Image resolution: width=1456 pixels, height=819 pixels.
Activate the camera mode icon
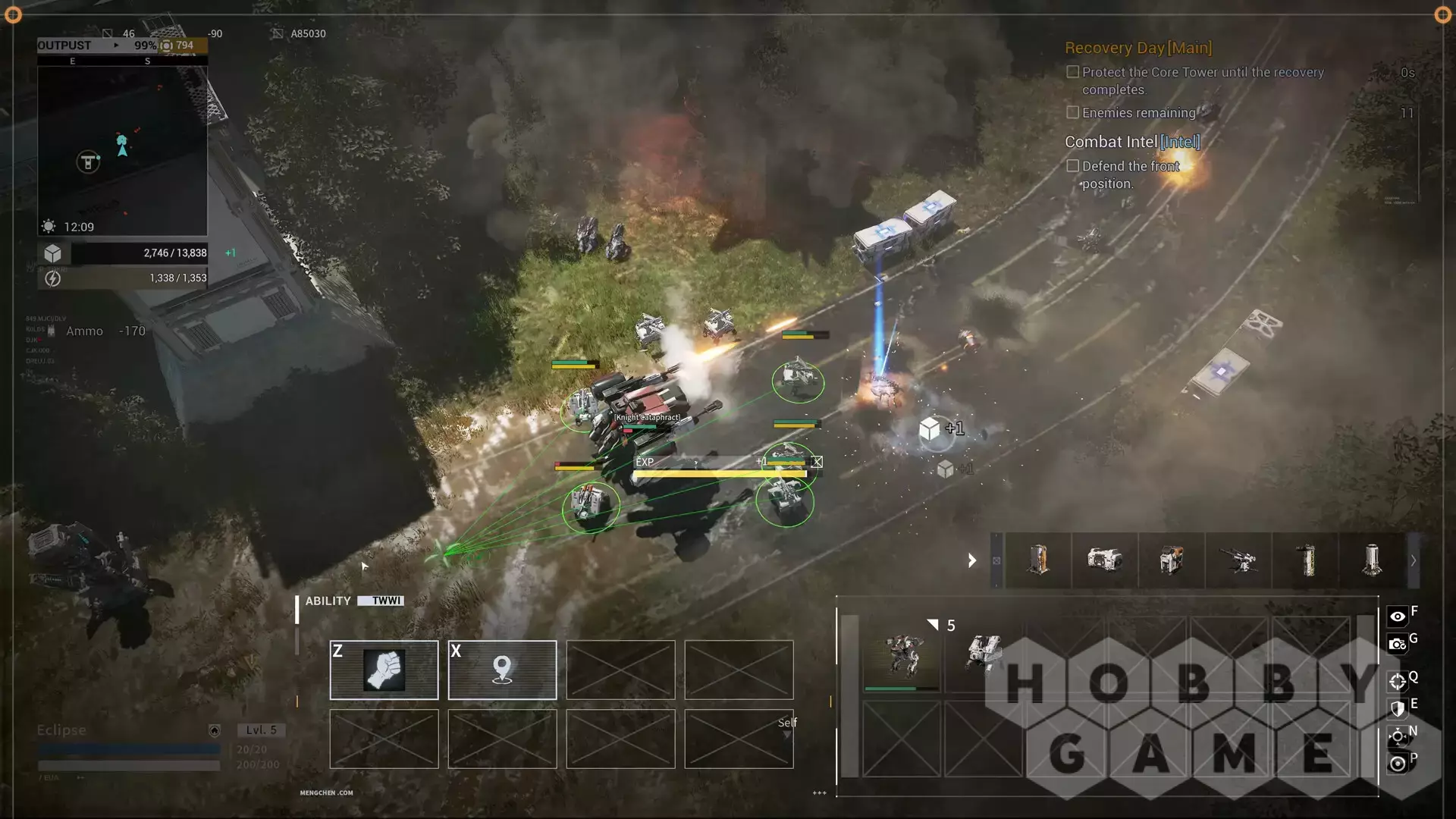click(x=1397, y=645)
